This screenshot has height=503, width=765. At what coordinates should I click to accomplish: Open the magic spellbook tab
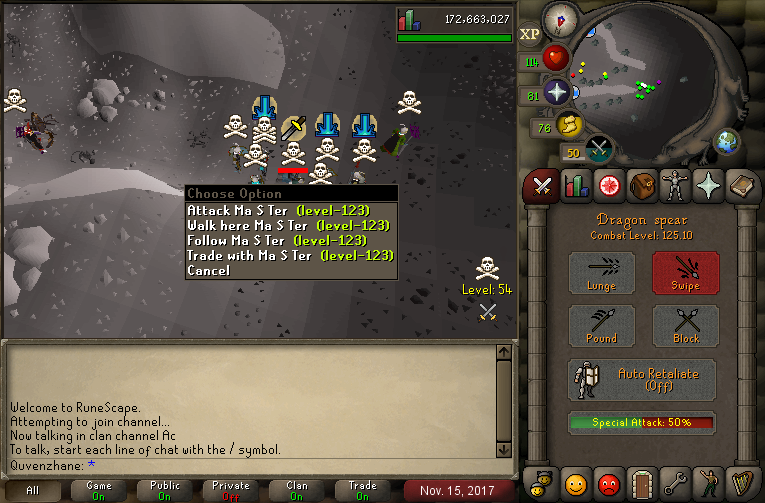tap(743, 186)
